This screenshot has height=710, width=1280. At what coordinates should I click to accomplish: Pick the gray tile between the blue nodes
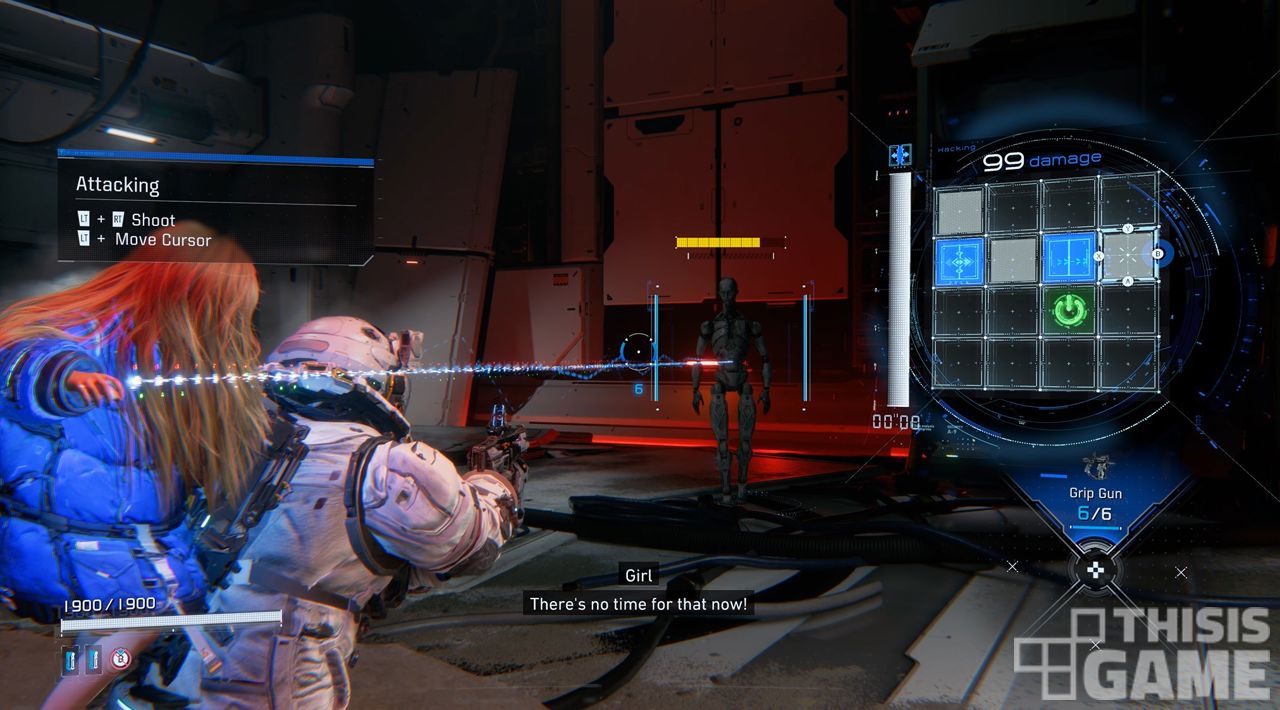pos(1014,260)
